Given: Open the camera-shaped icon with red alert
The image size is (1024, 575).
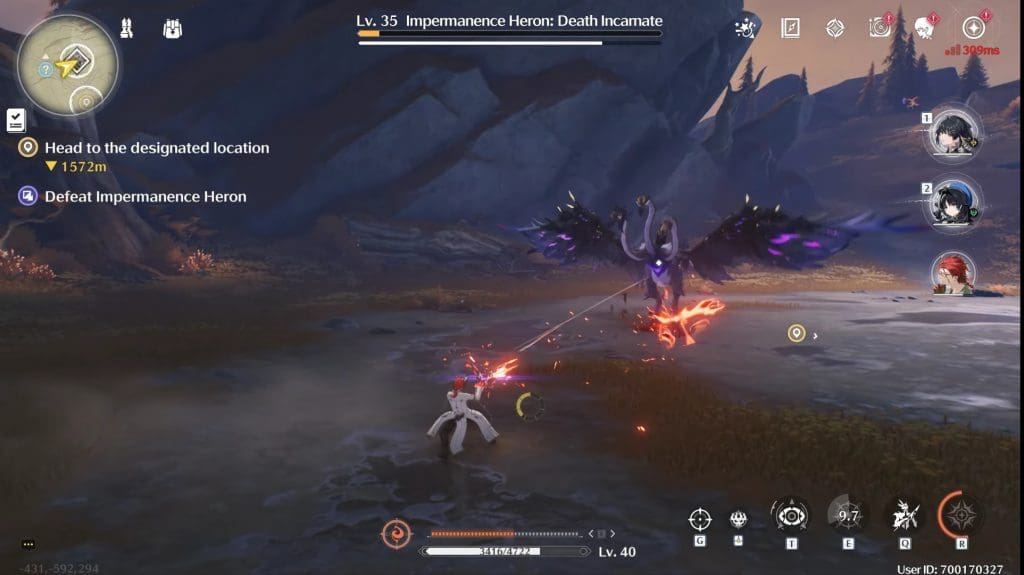Looking at the screenshot, I should click(879, 28).
